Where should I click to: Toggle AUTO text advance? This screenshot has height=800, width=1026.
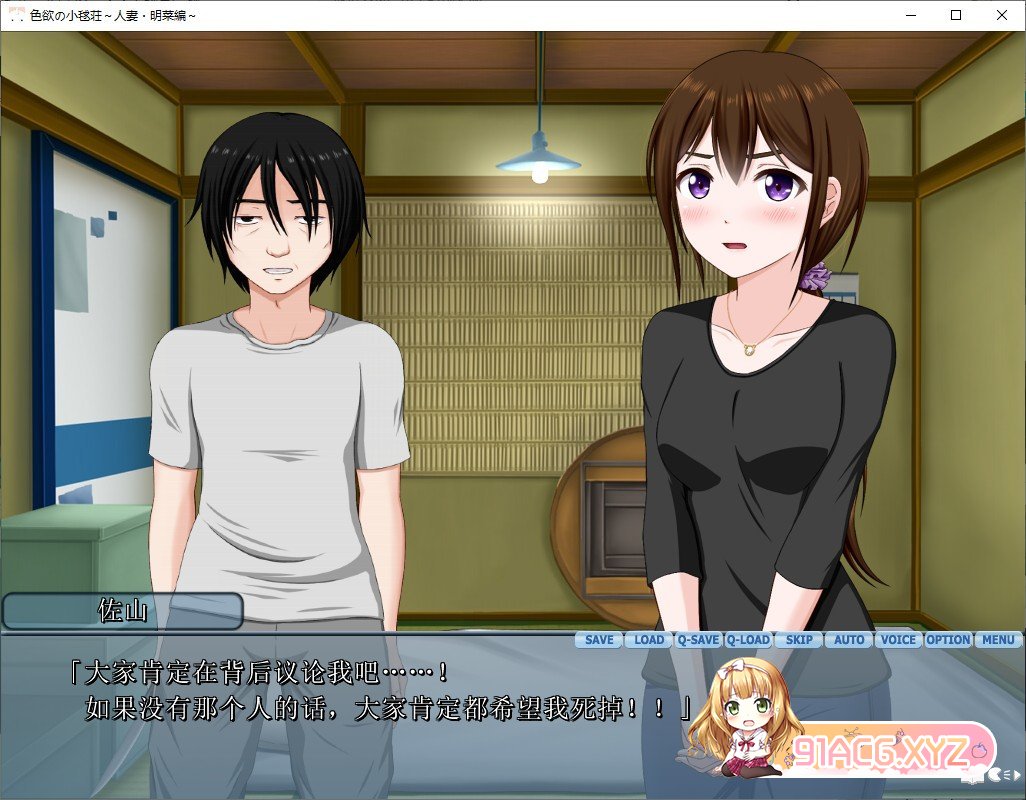pos(849,640)
